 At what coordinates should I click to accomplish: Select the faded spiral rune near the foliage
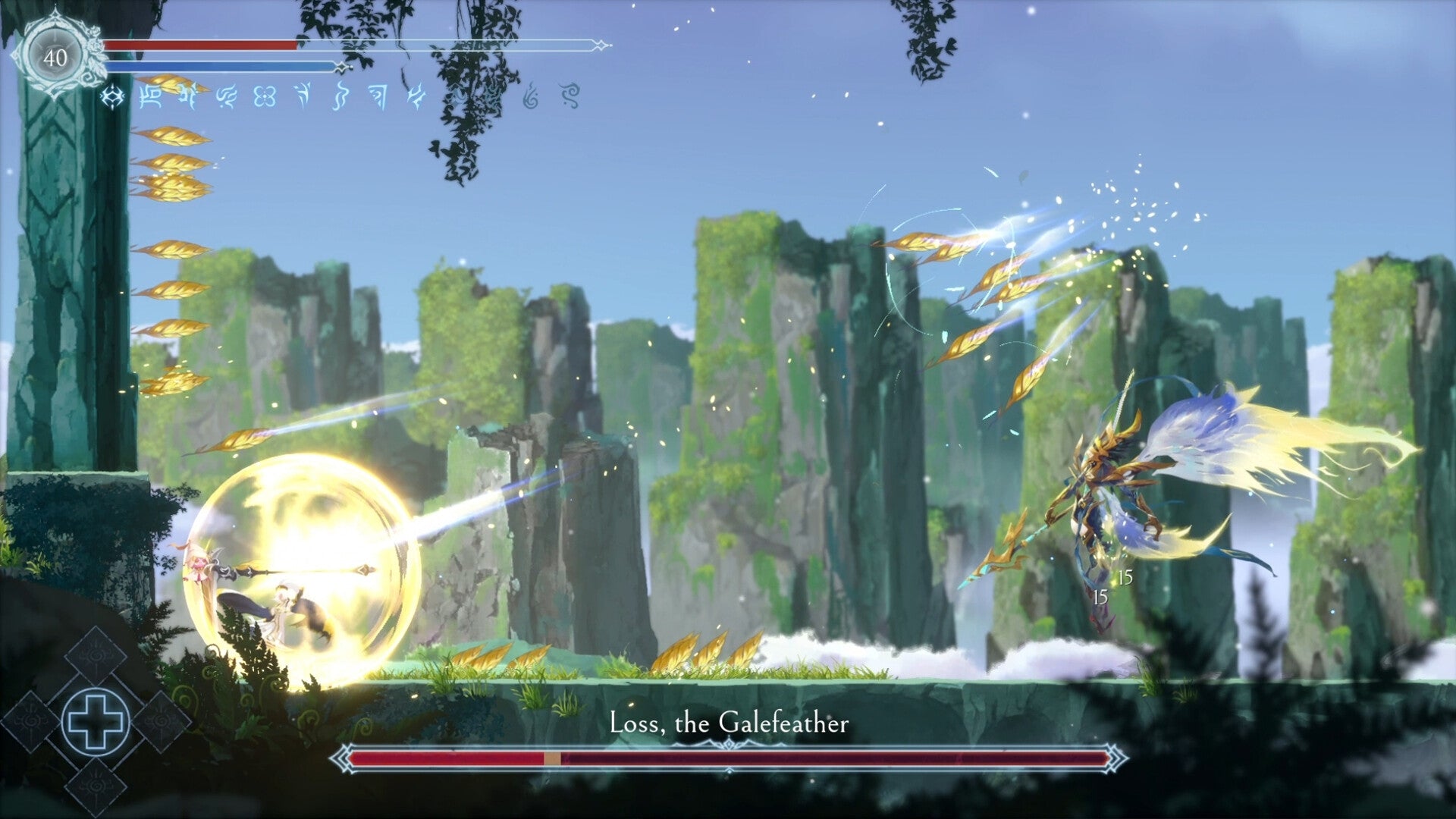point(529,97)
